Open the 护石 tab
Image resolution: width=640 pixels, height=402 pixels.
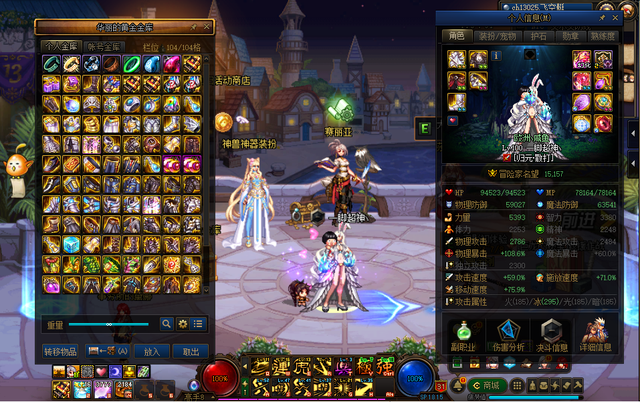tap(537, 34)
